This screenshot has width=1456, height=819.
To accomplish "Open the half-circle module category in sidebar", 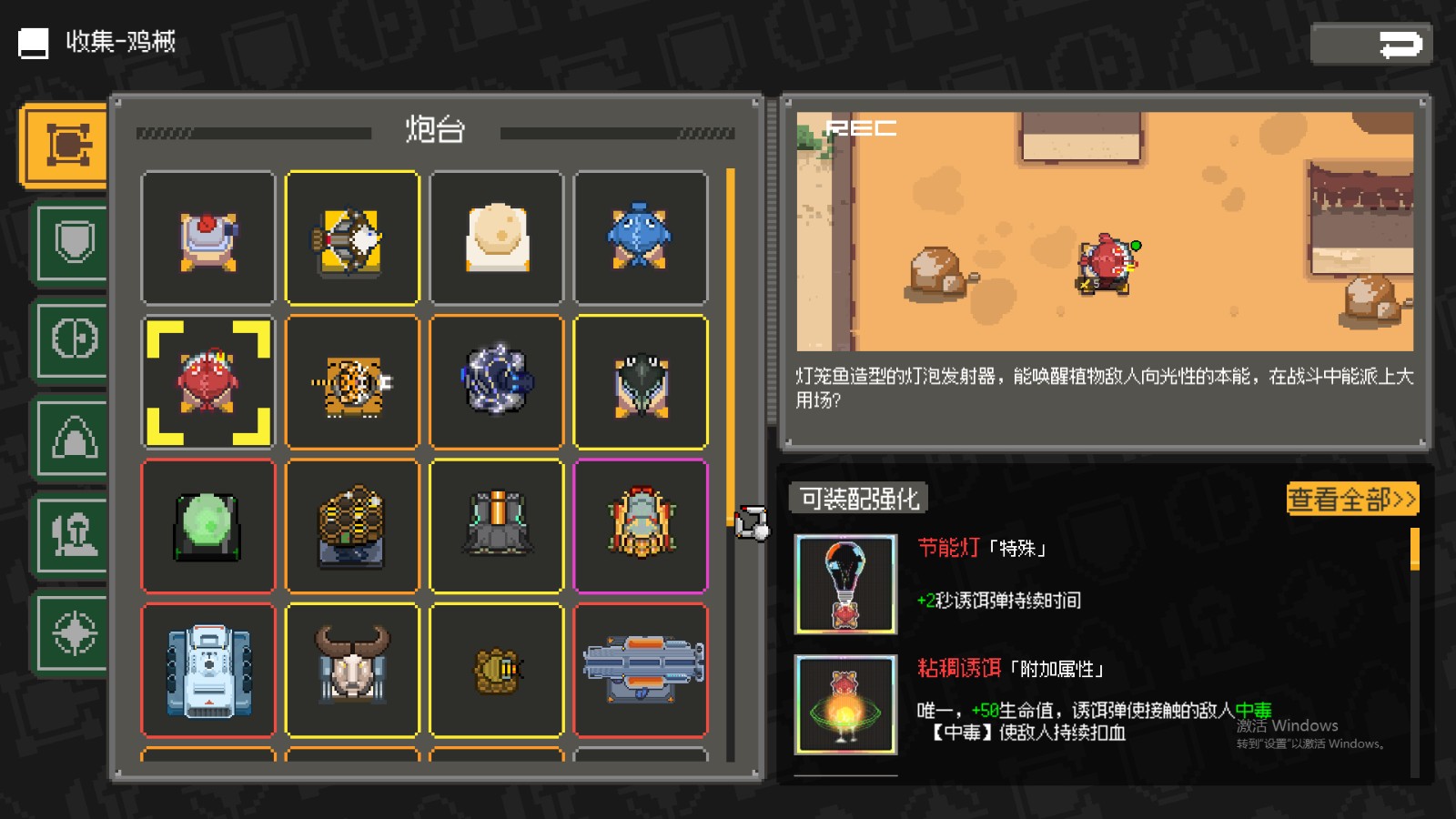I will (x=72, y=338).
